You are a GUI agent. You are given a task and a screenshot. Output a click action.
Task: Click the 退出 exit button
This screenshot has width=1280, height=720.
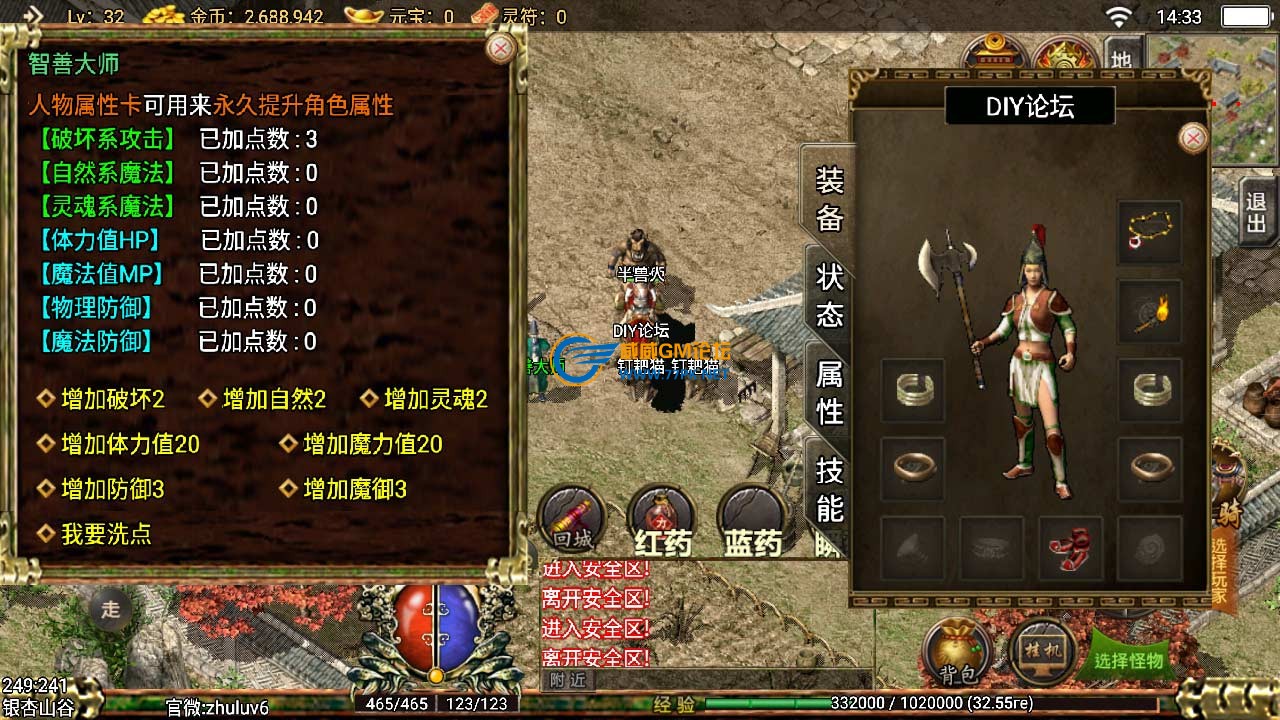click(x=1256, y=212)
